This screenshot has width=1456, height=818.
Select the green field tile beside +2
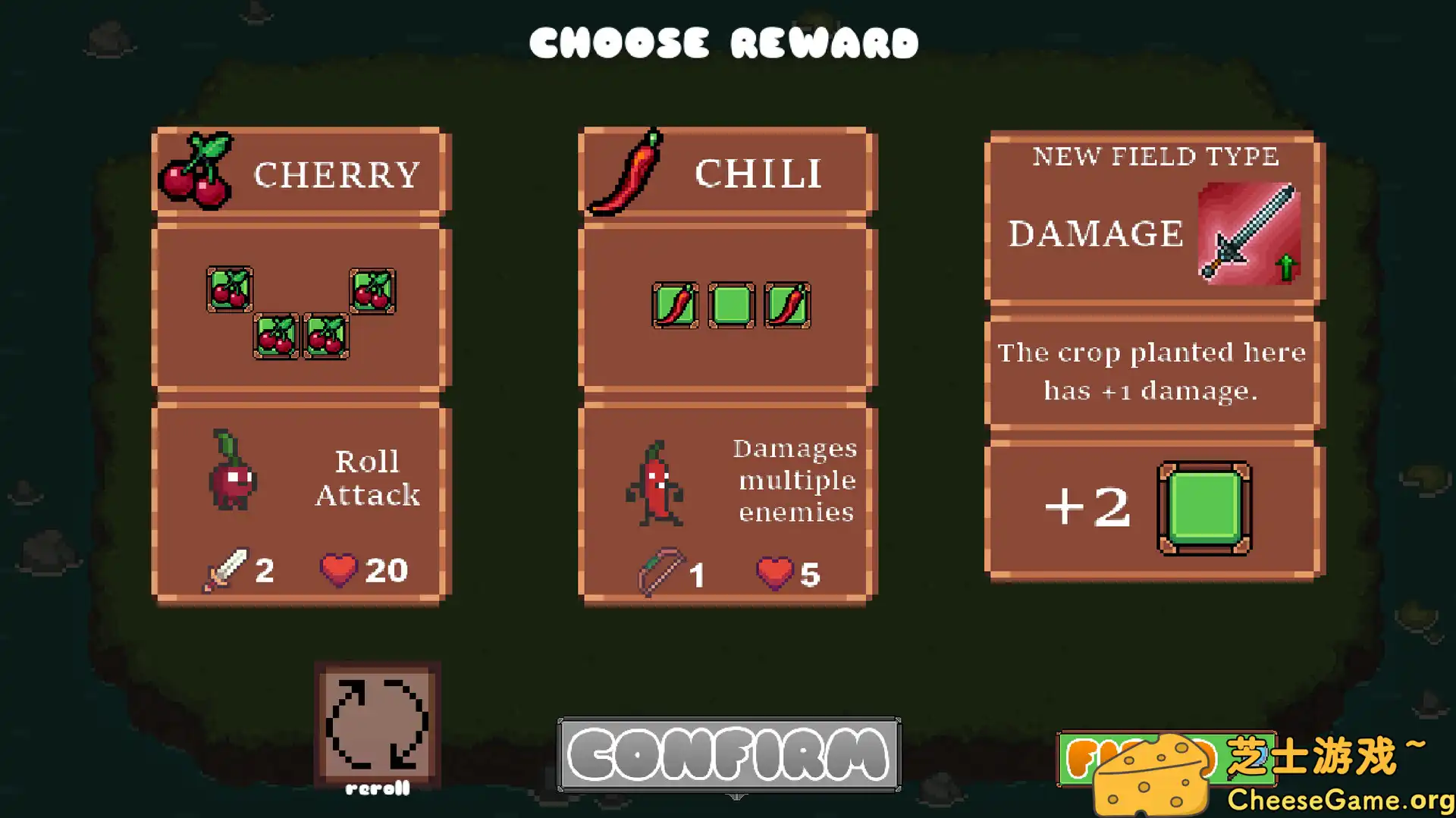[x=1203, y=508]
